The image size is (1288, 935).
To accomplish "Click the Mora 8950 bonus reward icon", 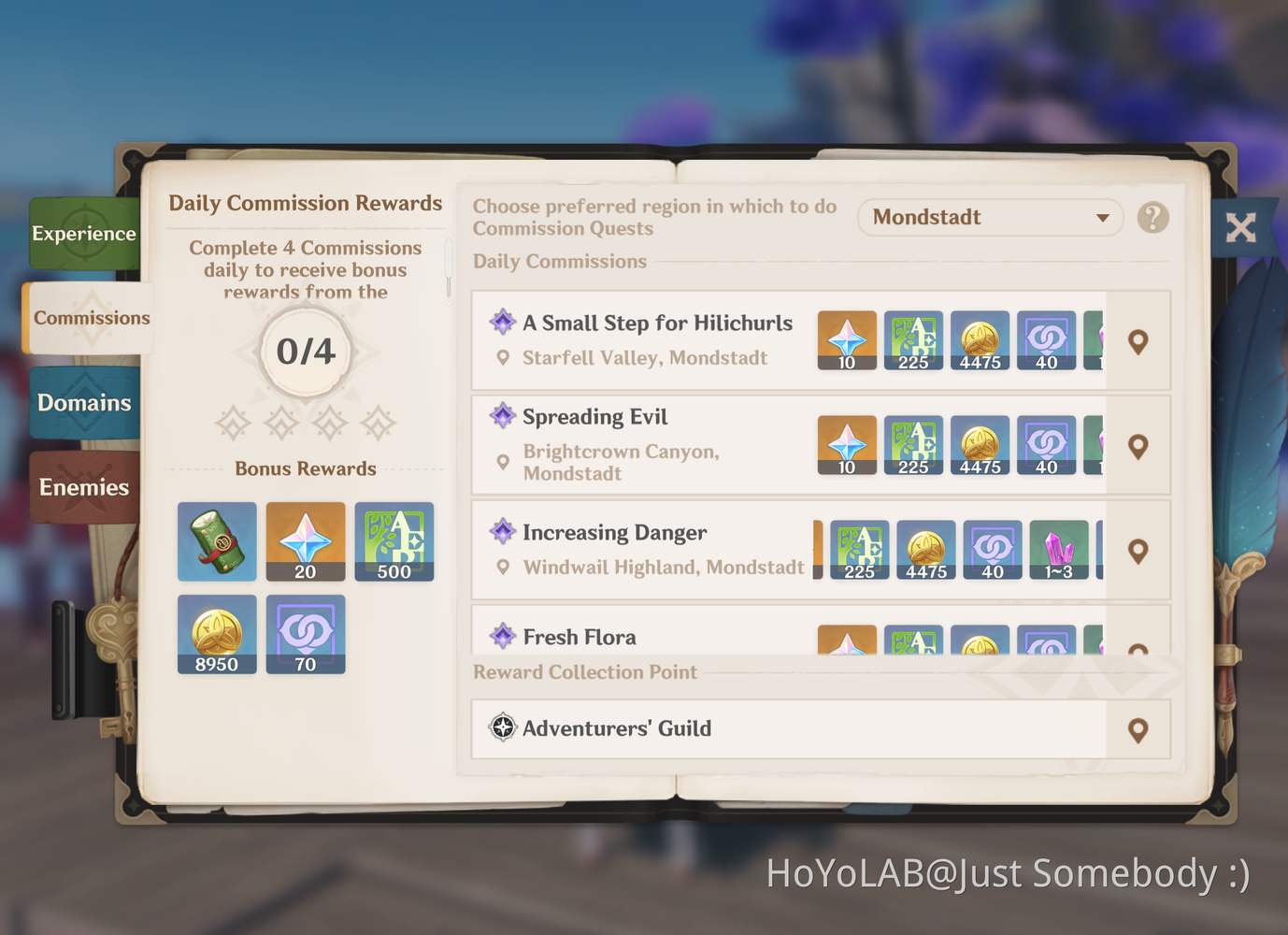I will (x=217, y=634).
